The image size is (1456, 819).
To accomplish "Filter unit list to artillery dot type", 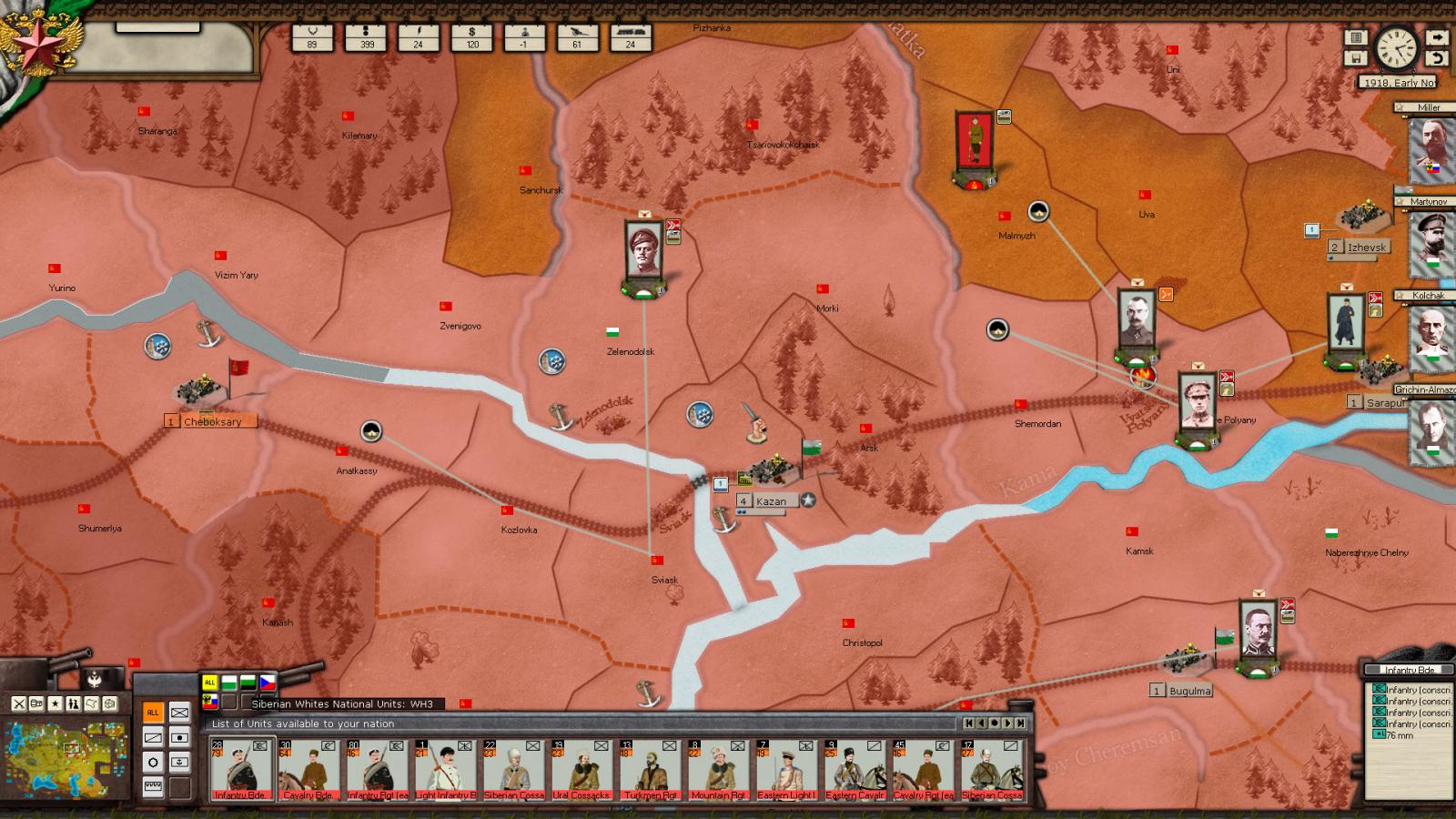I will [x=180, y=737].
